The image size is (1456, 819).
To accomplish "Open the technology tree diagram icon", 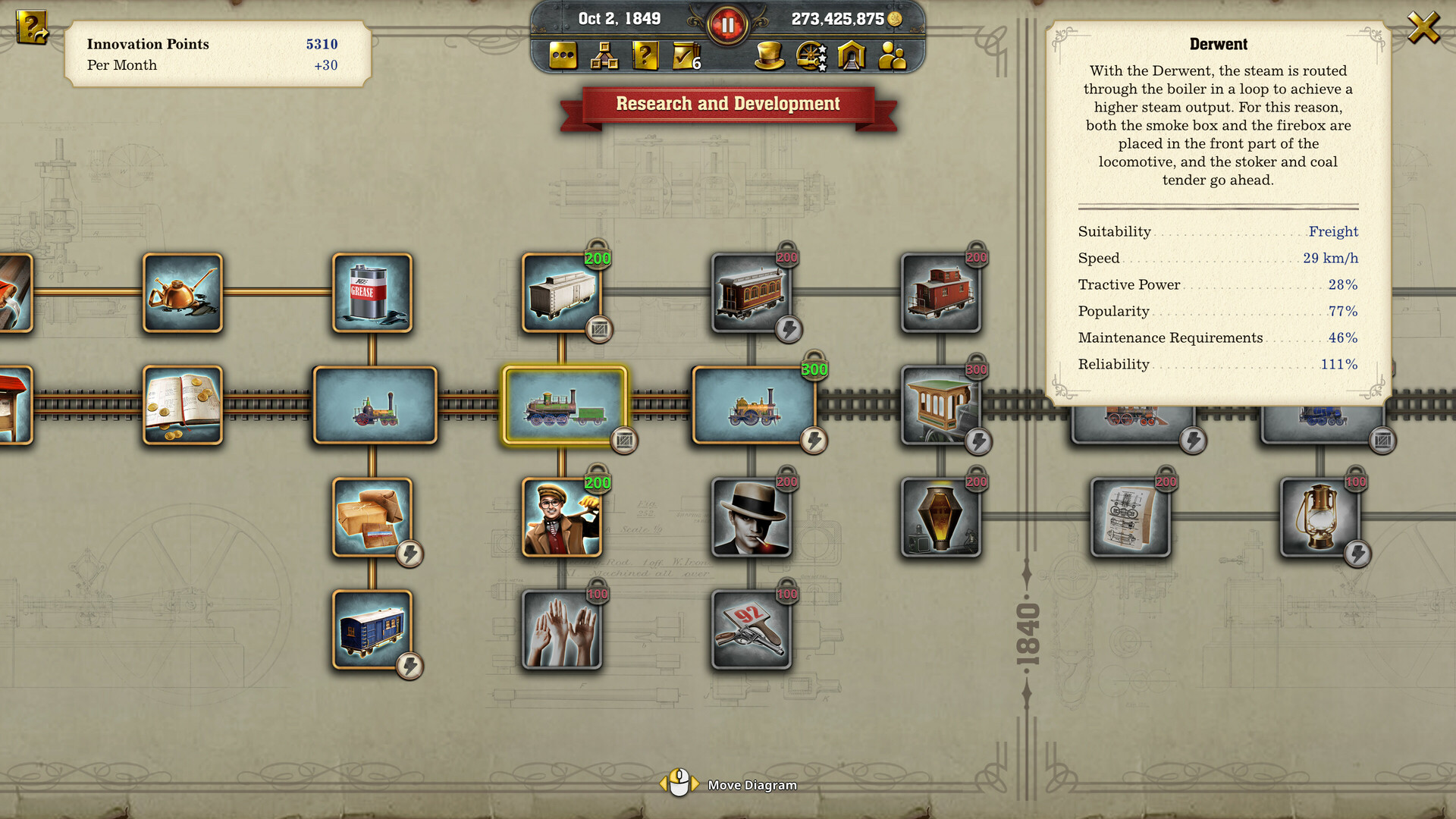I will tap(603, 55).
